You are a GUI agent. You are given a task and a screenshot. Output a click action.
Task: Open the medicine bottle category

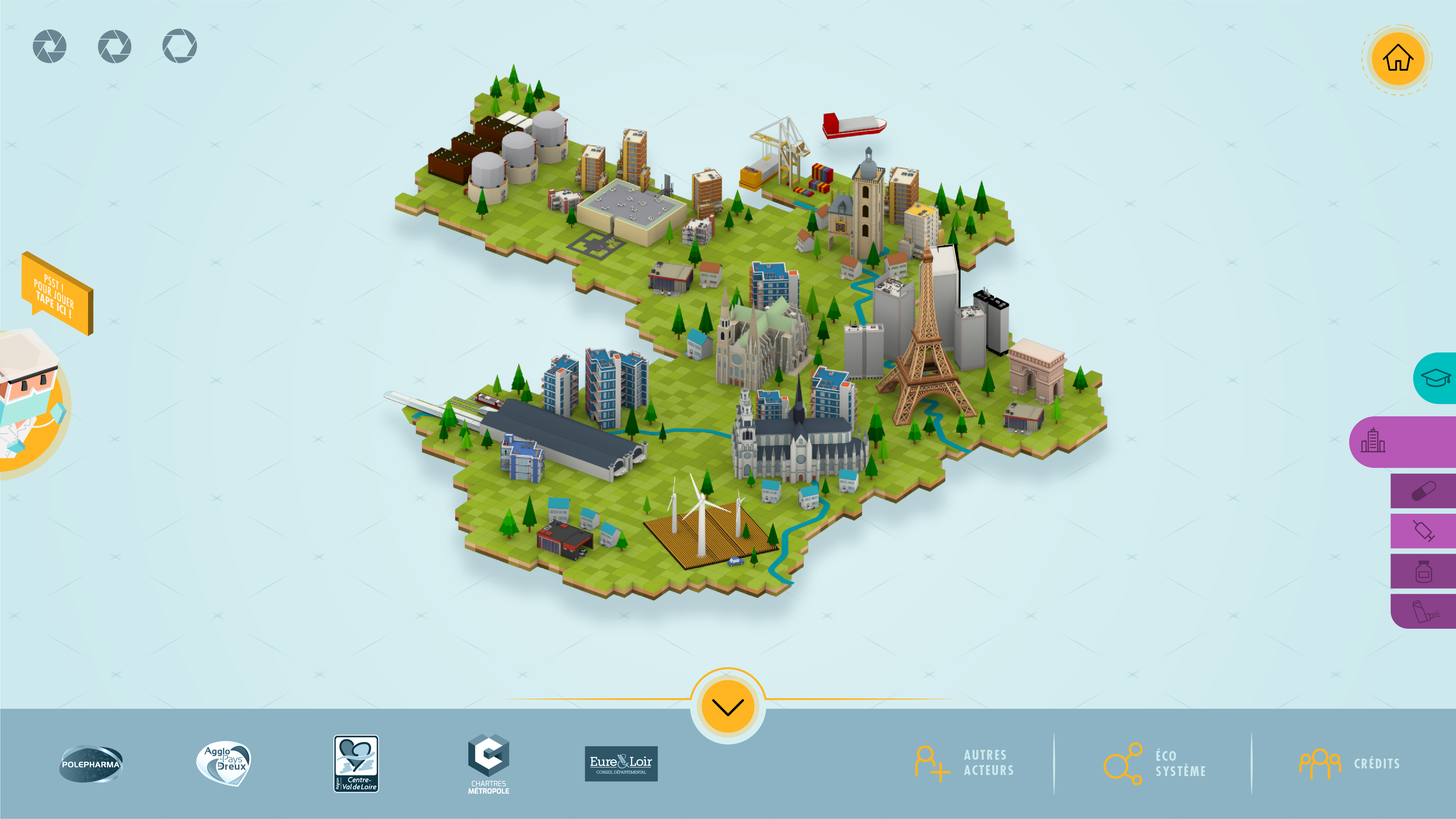(x=1423, y=572)
